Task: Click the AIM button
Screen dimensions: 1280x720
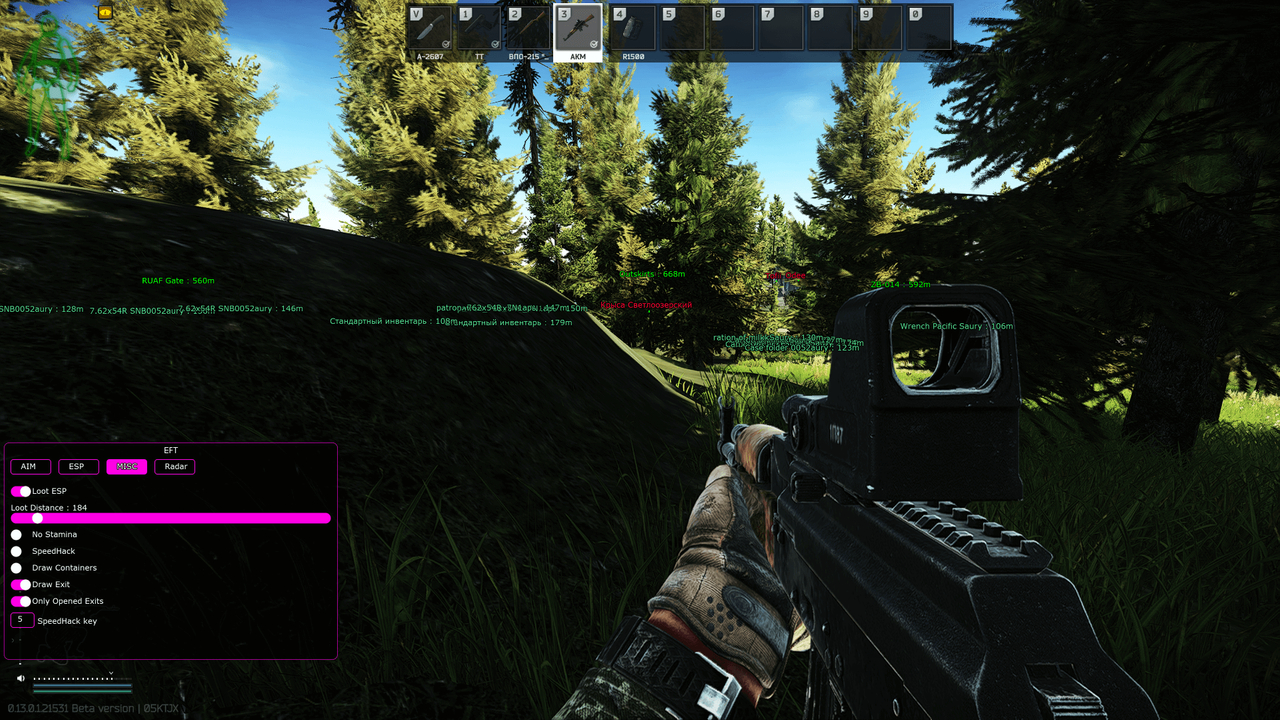Action: (x=30, y=466)
